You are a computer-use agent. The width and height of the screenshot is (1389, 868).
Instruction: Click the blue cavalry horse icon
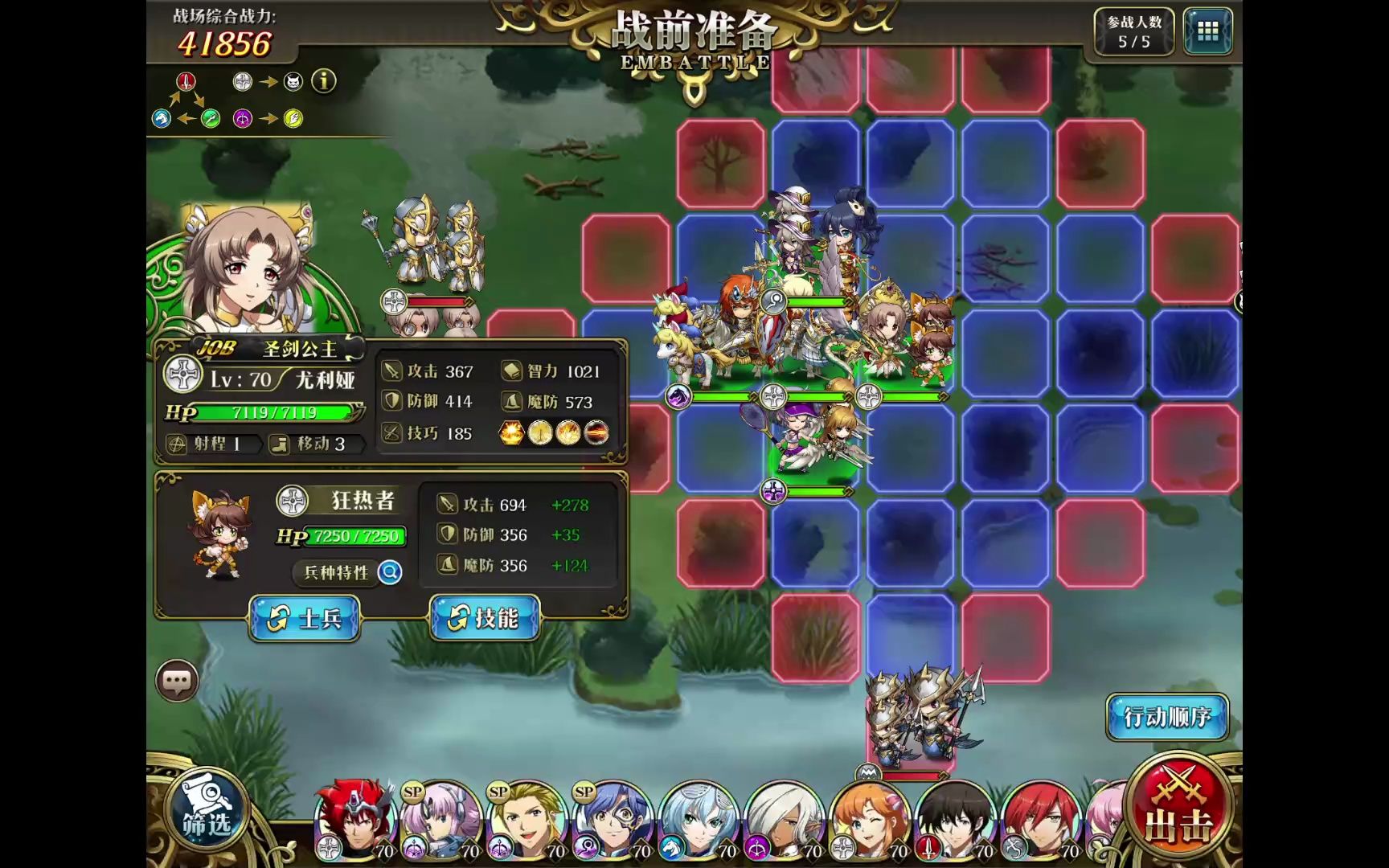pyautogui.click(x=161, y=119)
